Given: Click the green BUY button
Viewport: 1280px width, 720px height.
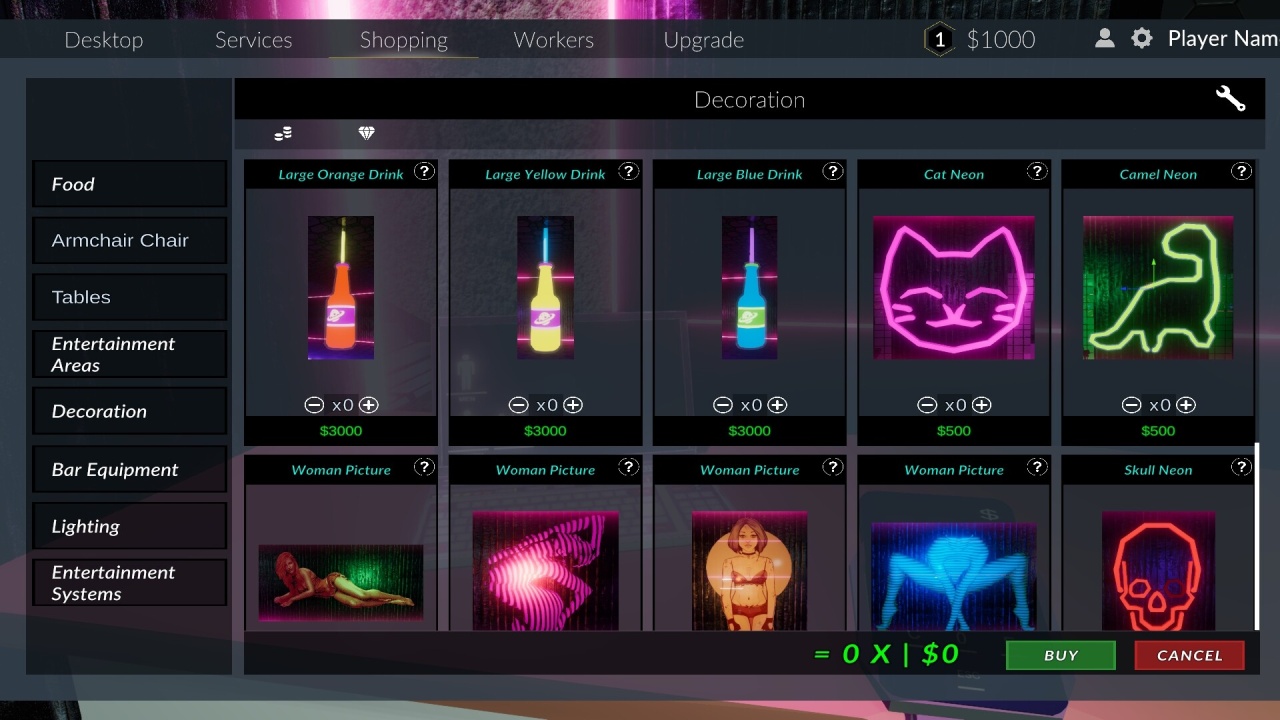Looking at the screenshot, I should [1060, 655].
